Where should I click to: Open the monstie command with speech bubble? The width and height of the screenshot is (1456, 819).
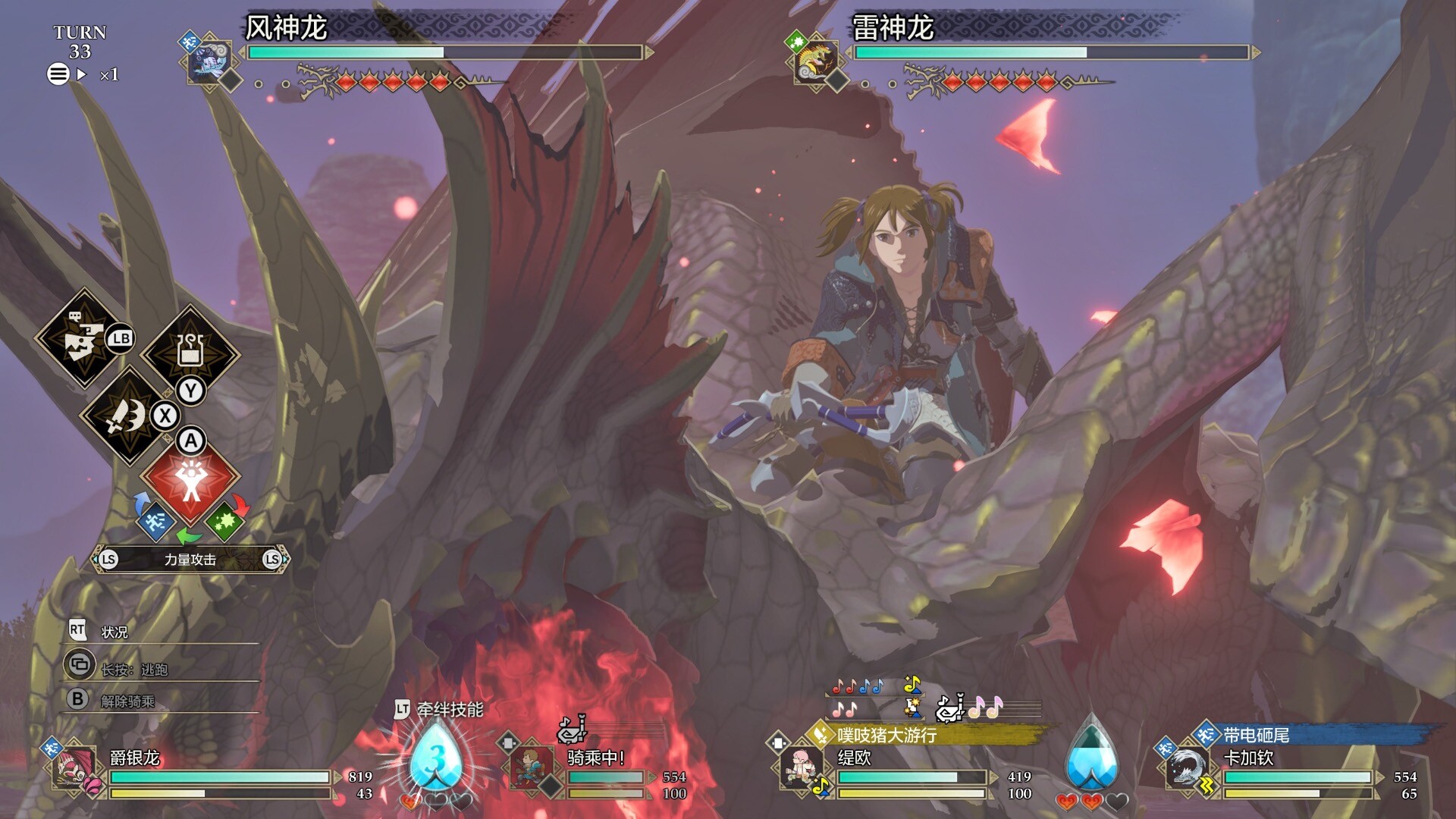pyautogui.click(x=83, y=338)
